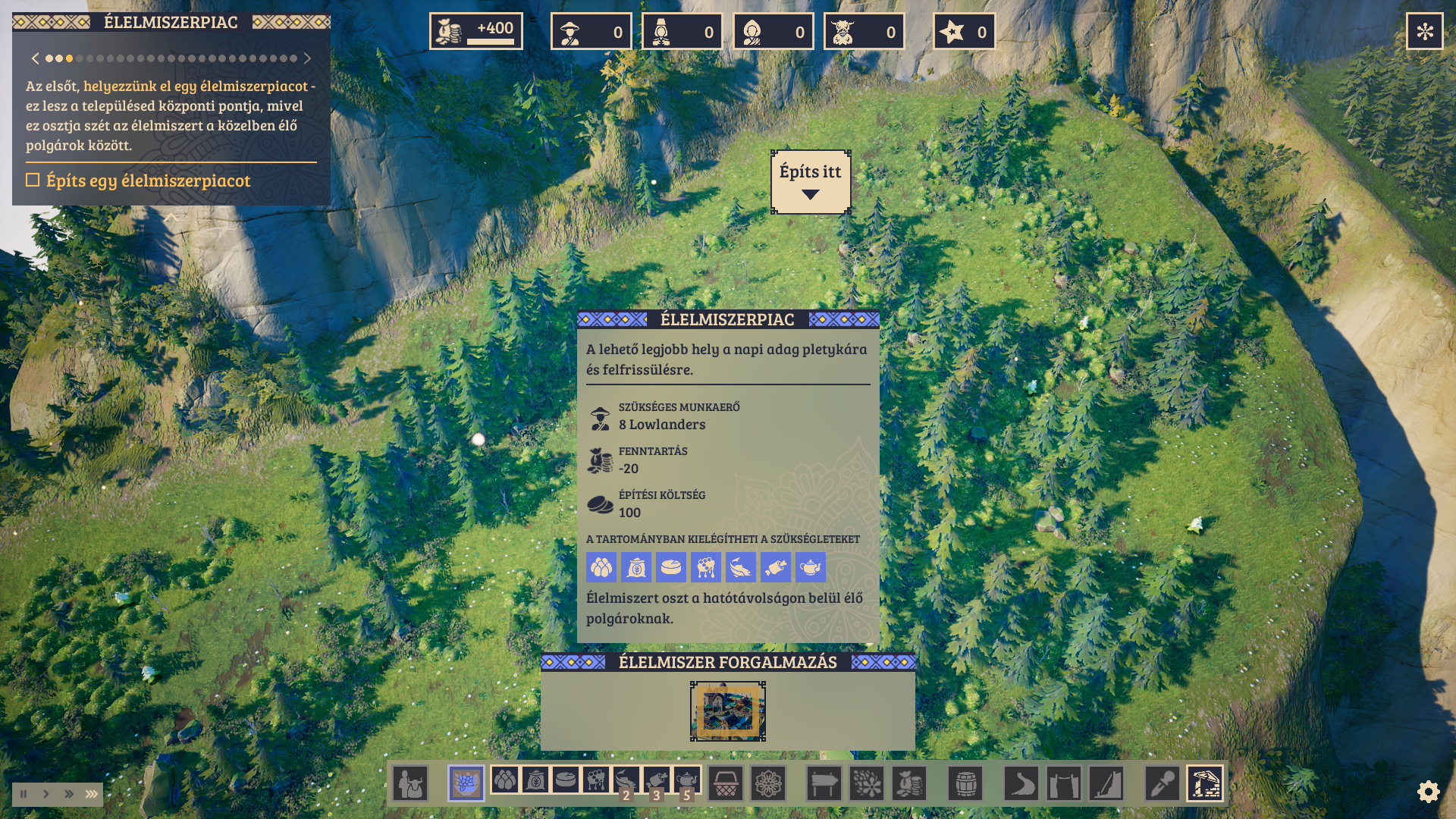Select the winding road building tool
Image resolution: width=1456 pixels, height=819 pixels.
point(1021,783)
